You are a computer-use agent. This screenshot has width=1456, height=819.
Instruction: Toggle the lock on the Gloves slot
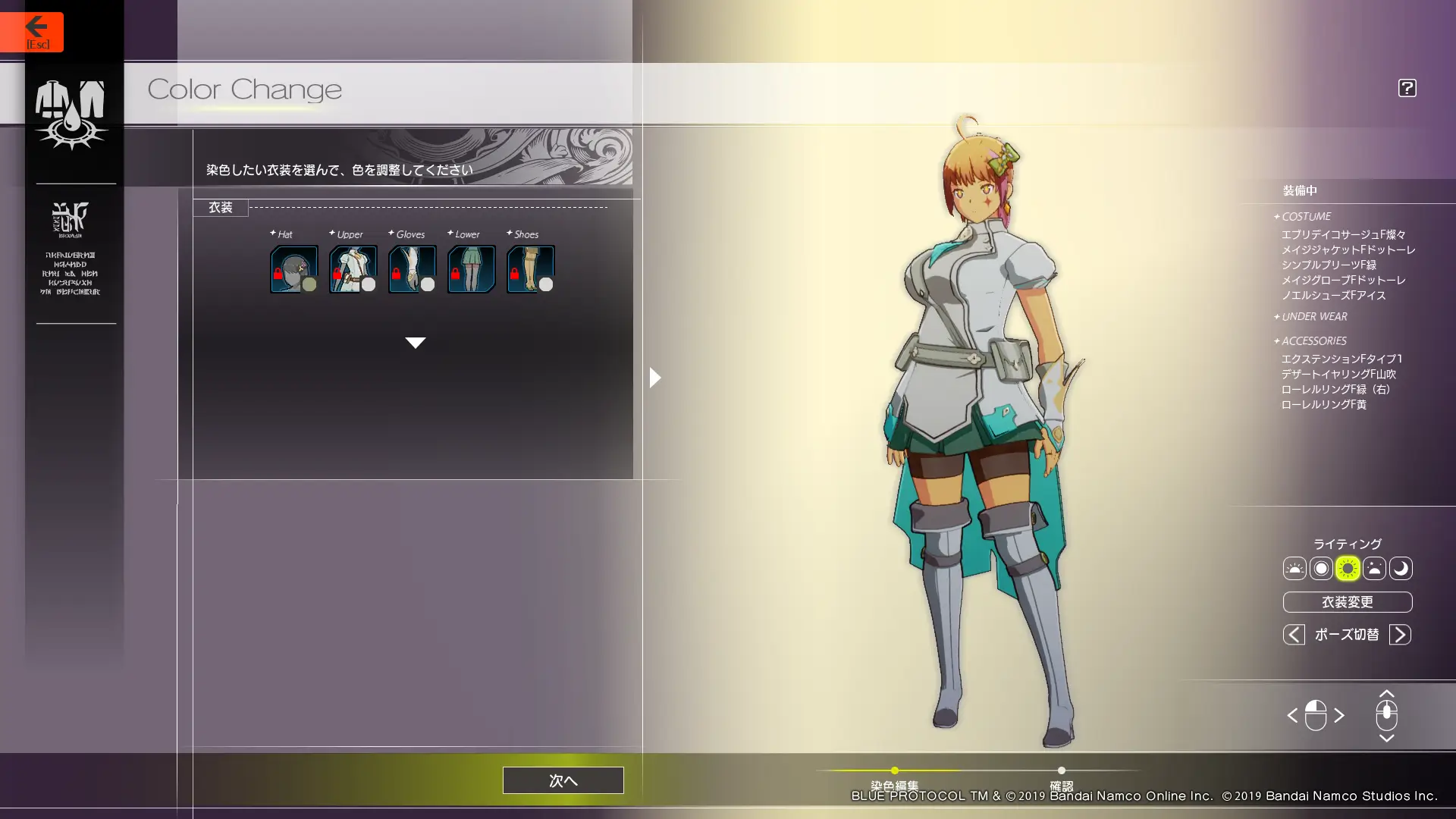396,273
